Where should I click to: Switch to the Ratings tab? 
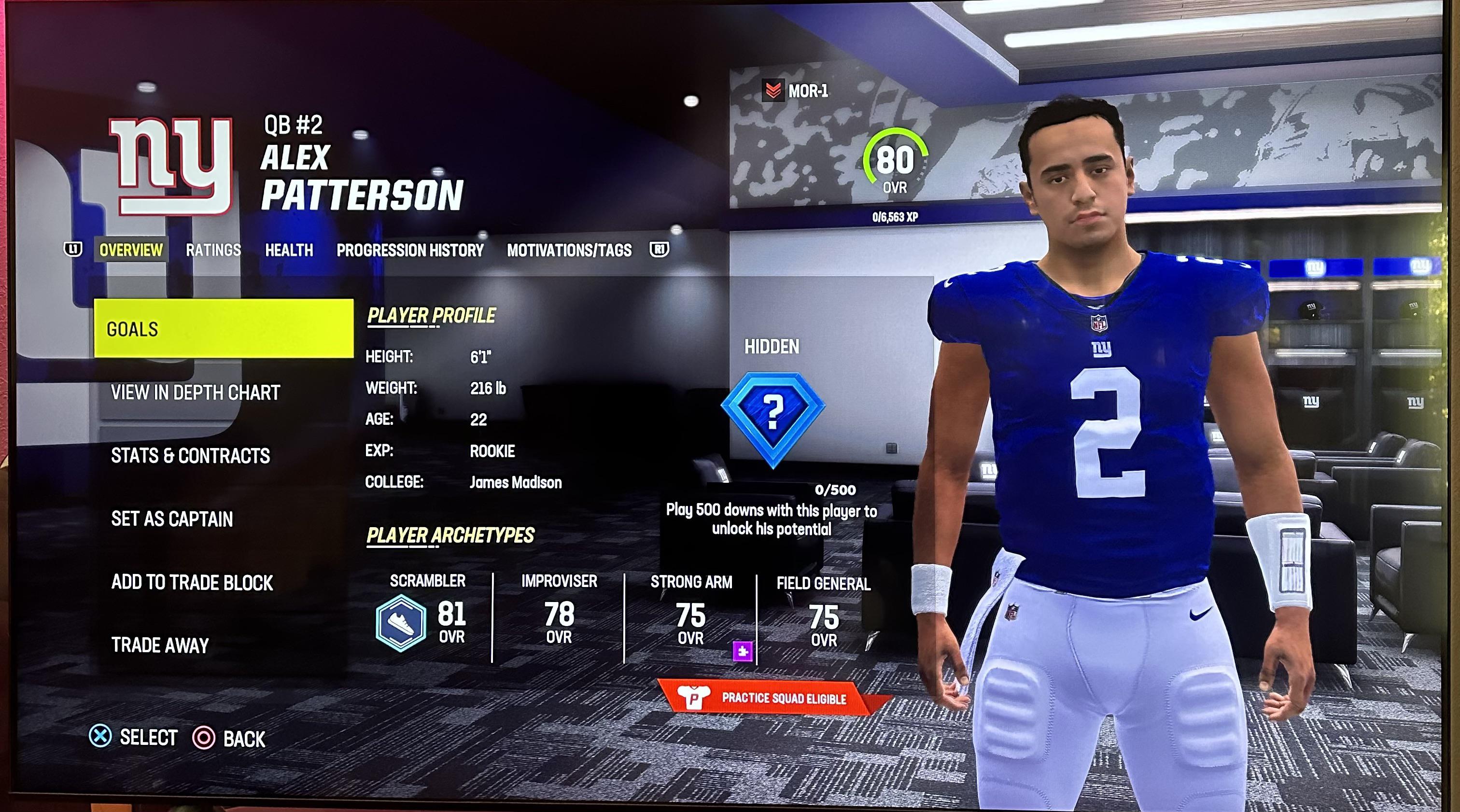pyautogui.click(x=213, y=250)
